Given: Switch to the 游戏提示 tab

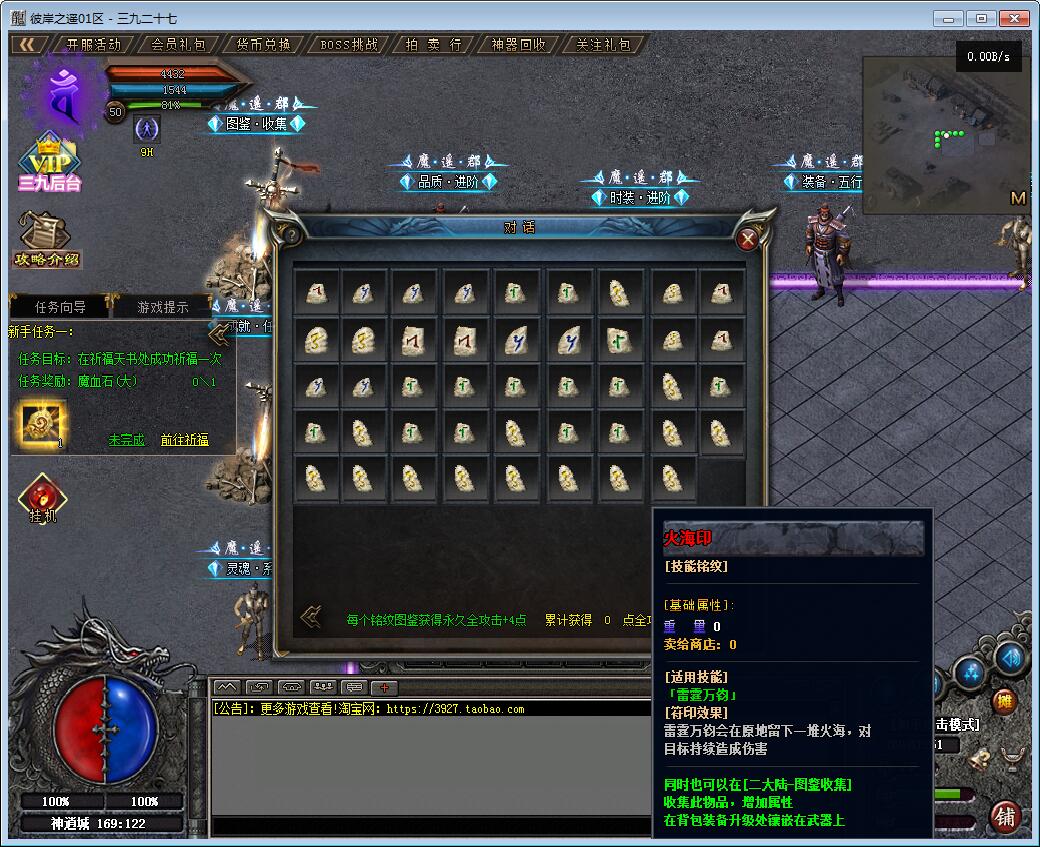Looking at the screenshot, I should click(x=162, y=307).
